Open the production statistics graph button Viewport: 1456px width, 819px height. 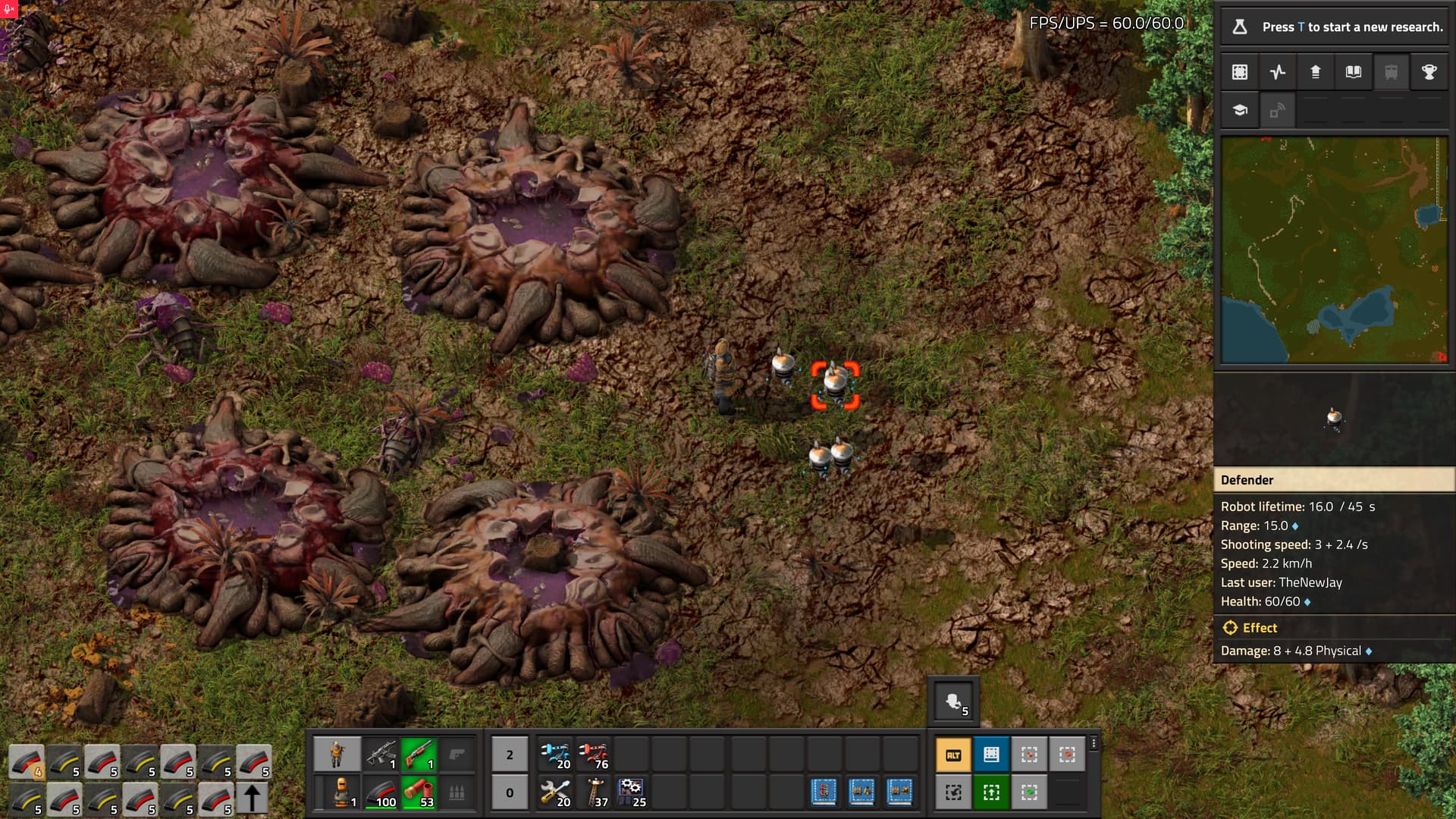1278,72
